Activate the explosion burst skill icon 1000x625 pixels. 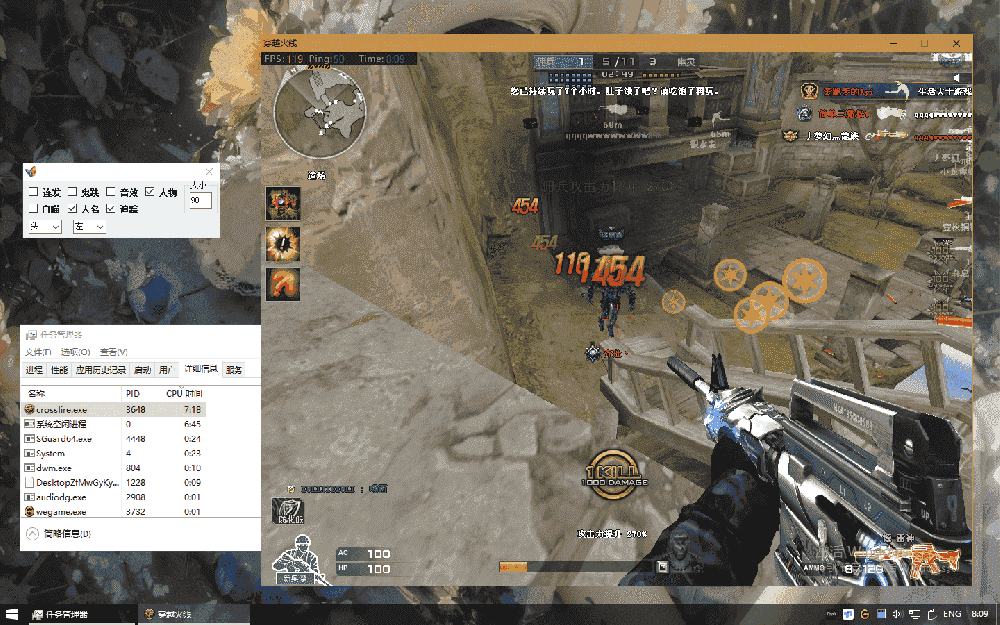point(282,243)
